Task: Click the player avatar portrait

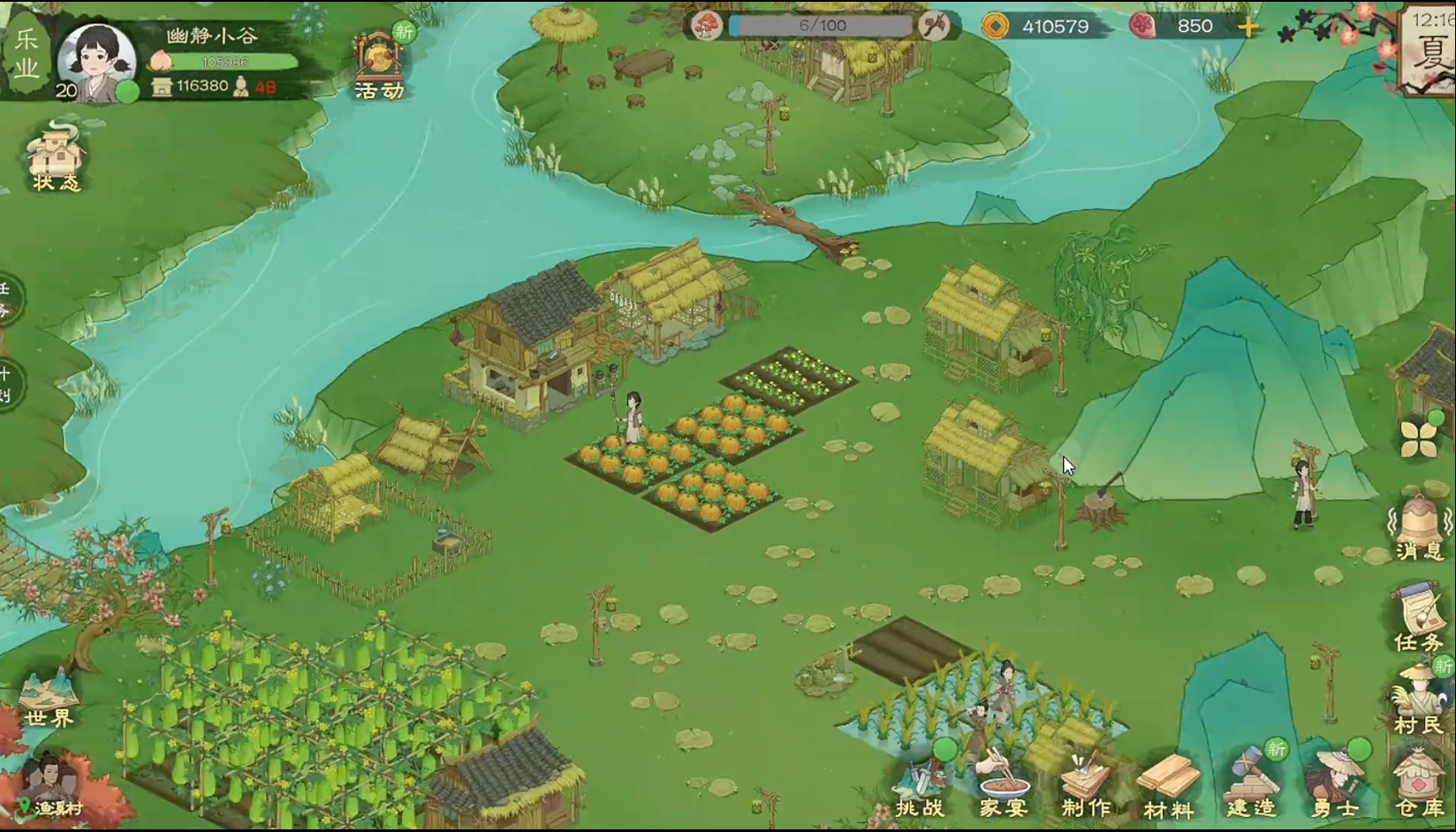Action: (96, 62)
